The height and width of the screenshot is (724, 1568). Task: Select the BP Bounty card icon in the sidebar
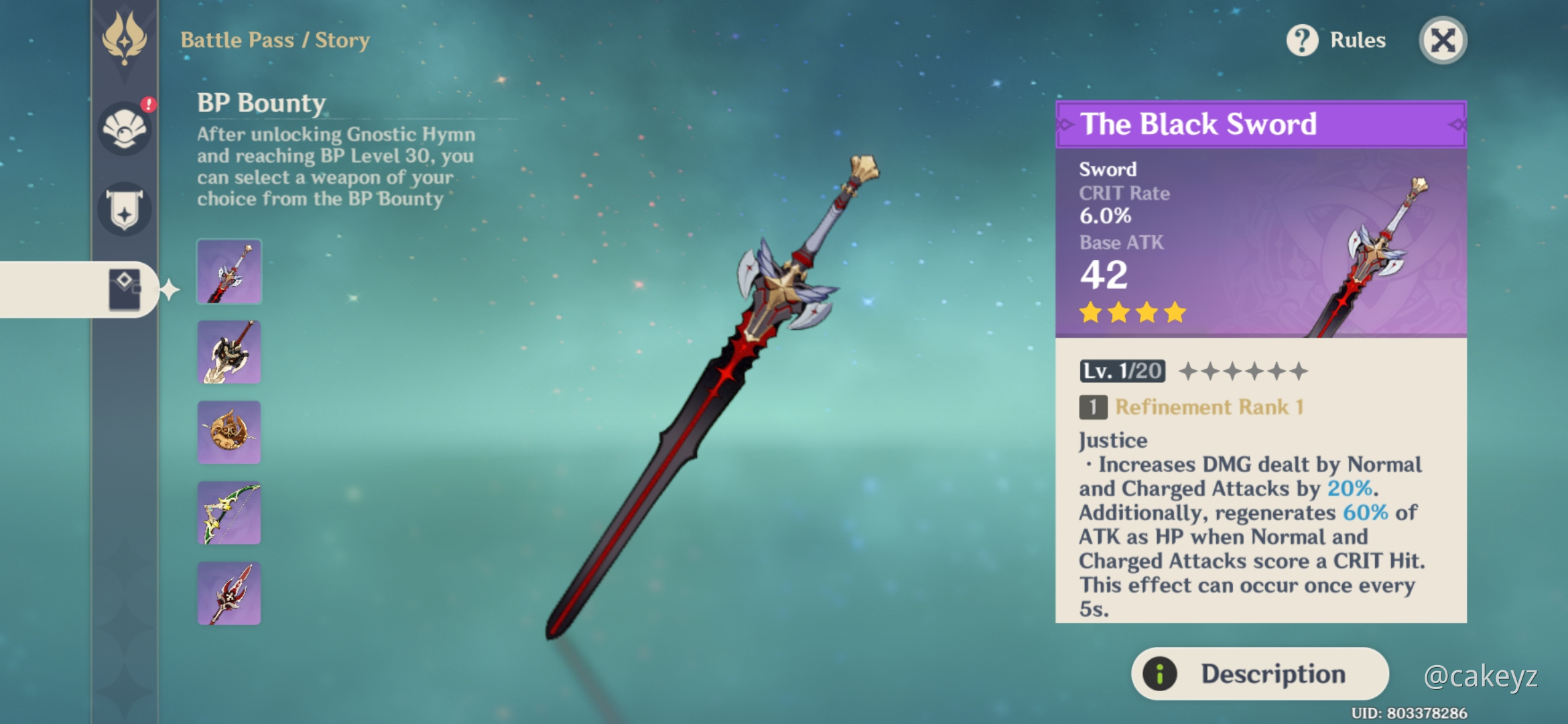click(125, 290)
